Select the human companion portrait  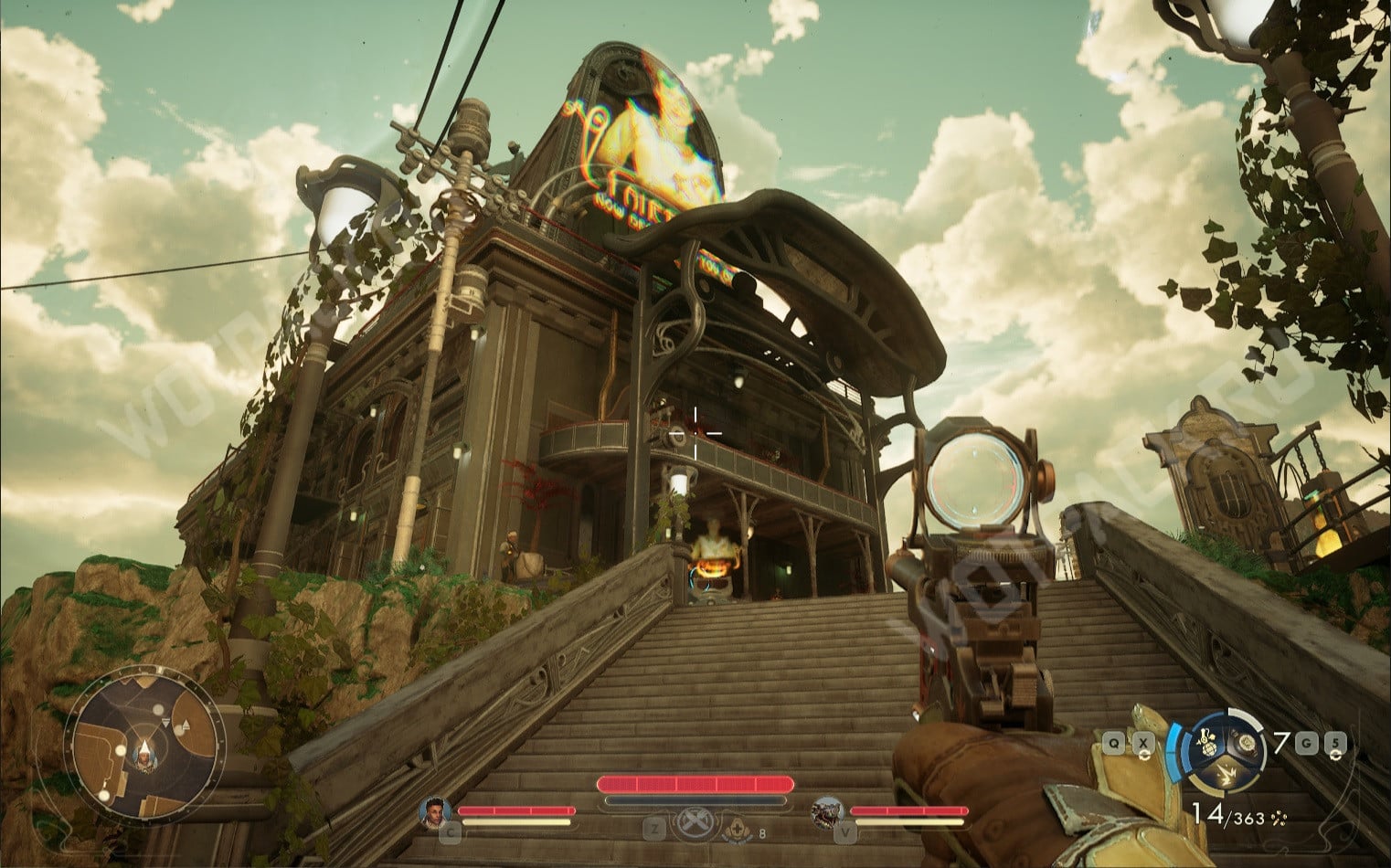pos(435,811)
